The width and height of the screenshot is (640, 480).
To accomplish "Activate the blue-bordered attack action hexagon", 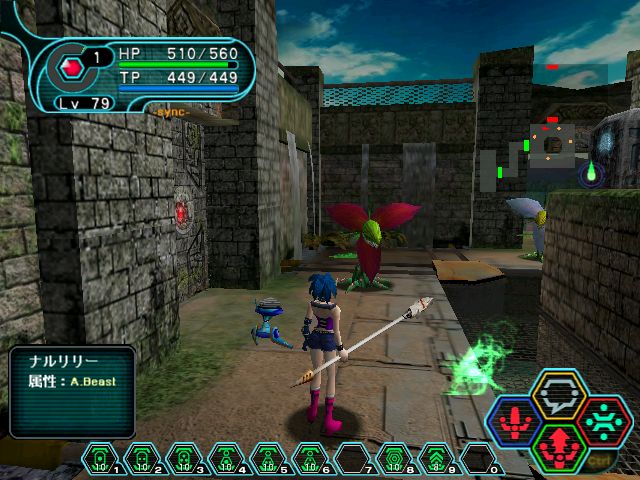I will [517, 422].
